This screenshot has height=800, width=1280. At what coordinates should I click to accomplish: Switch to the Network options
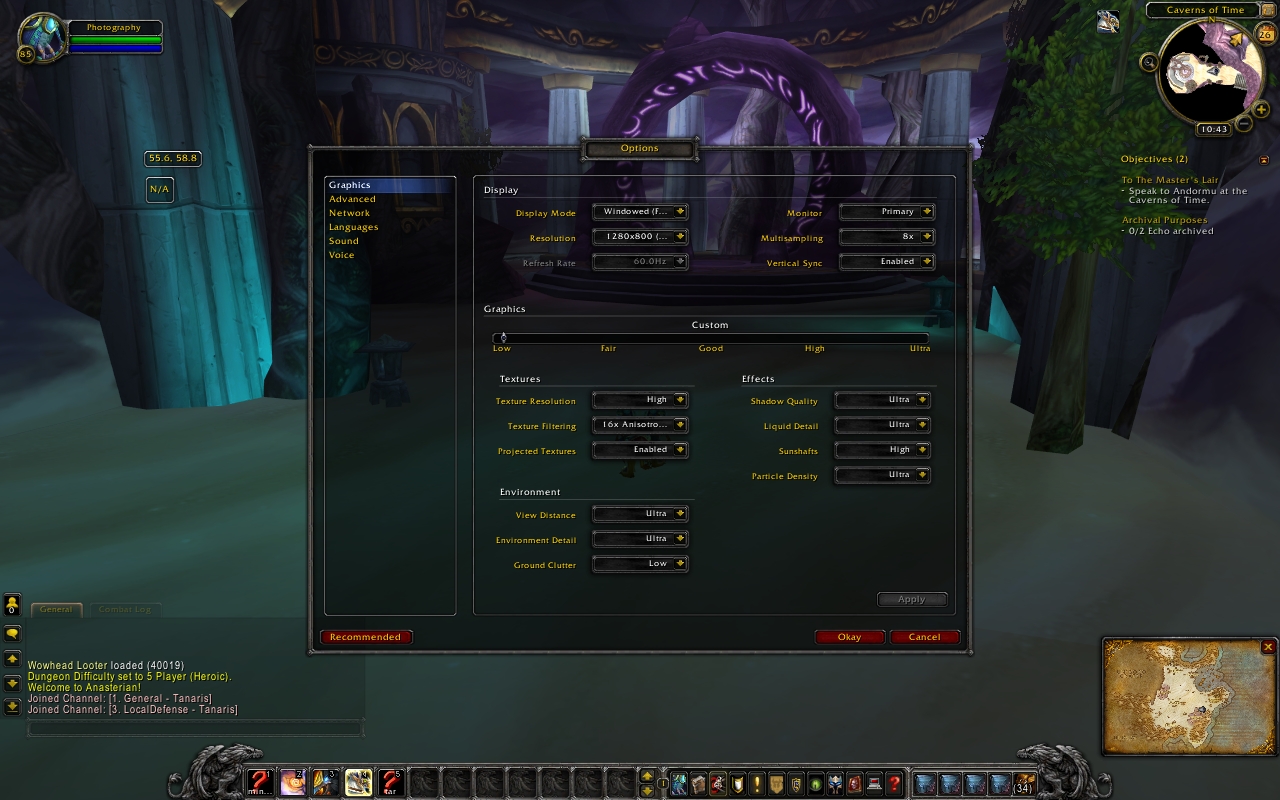349,213
